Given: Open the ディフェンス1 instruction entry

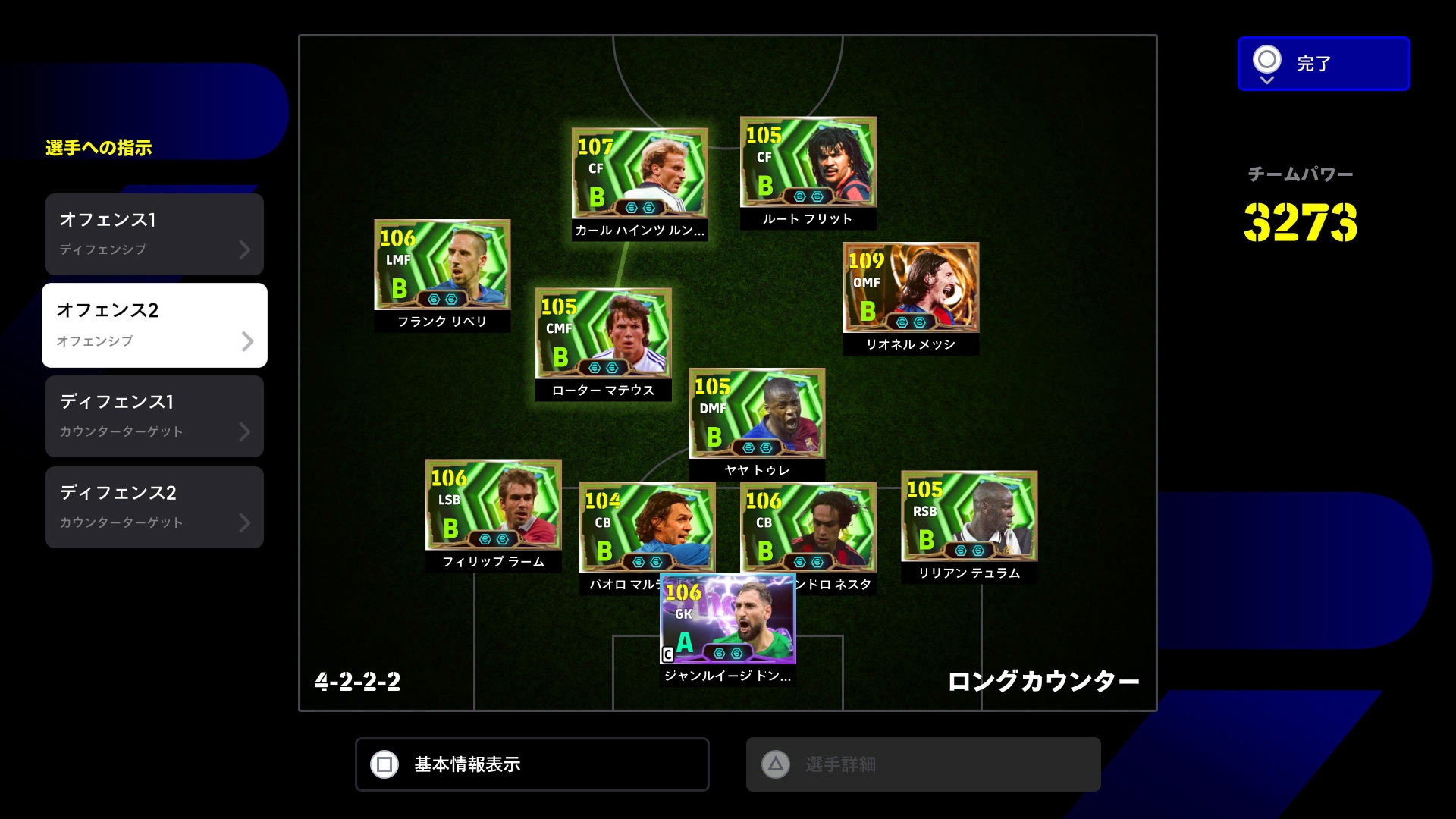Looking at the screenshot, I should click(x=155, y=416).
